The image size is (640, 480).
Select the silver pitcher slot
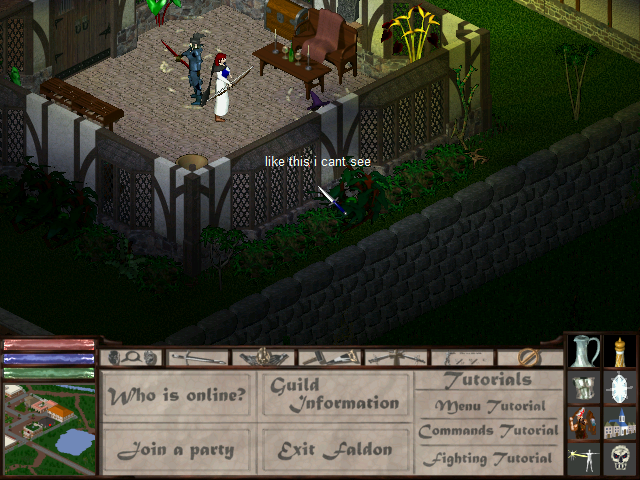tap(584, 351)
